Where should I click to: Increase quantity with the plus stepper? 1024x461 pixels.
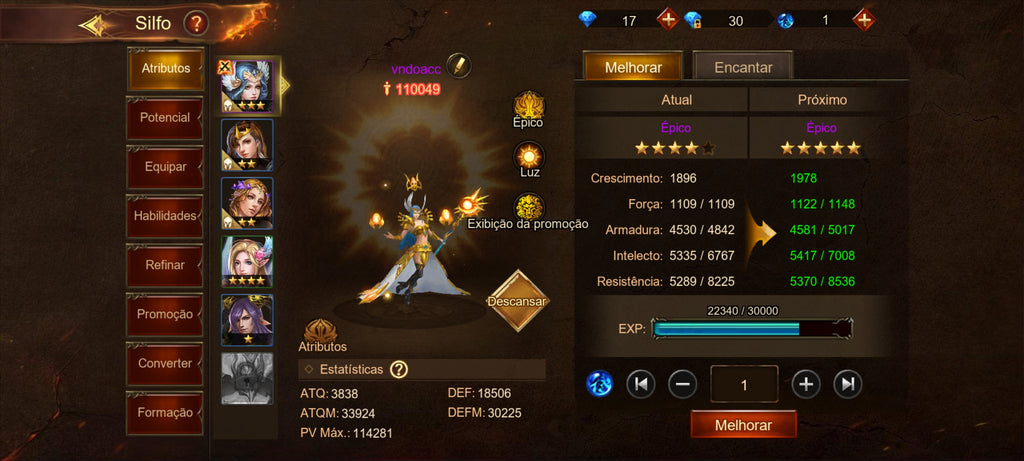(x=806, y=383)
